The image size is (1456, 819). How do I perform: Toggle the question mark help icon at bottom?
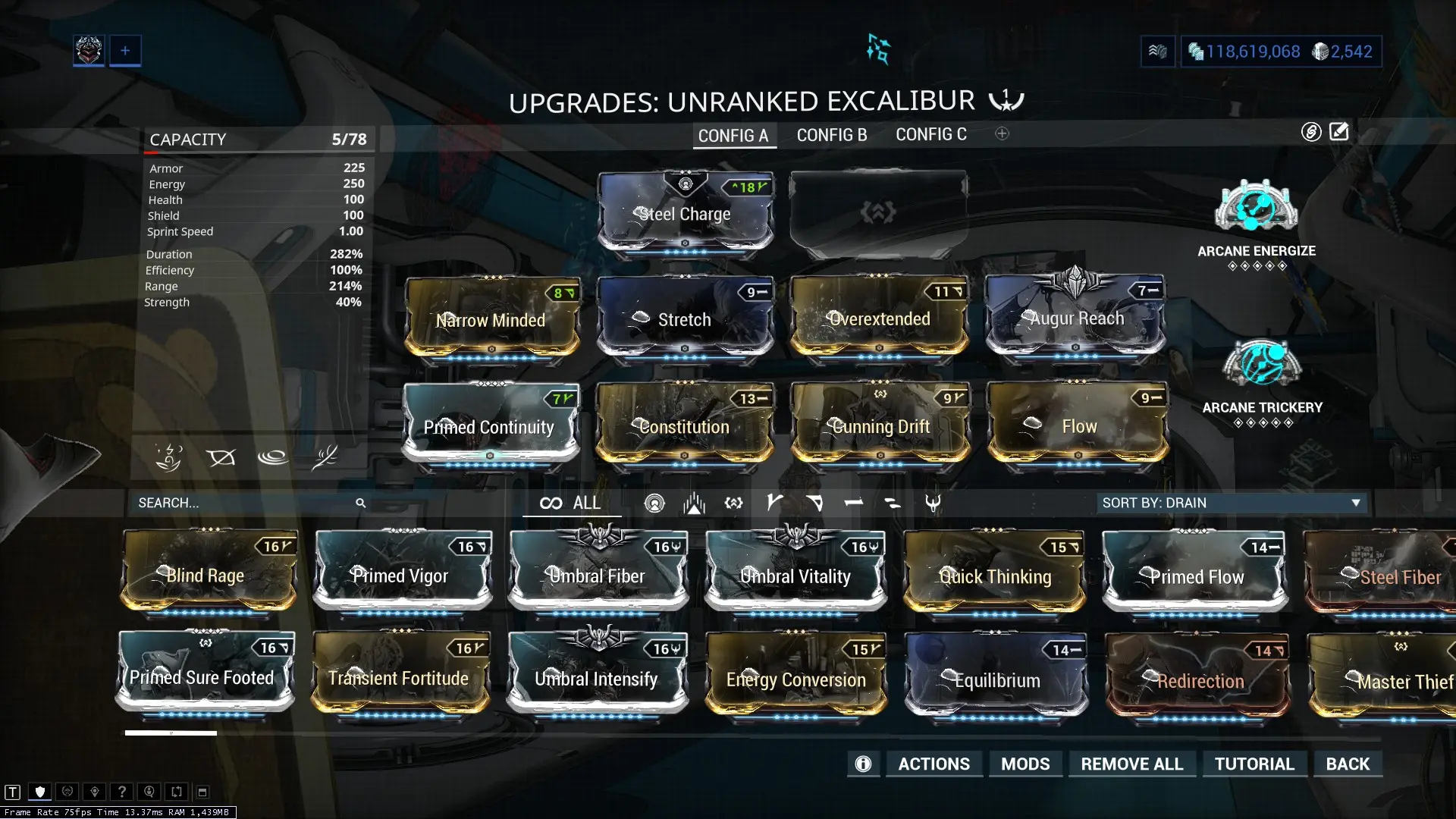click(x=121, y=791)
